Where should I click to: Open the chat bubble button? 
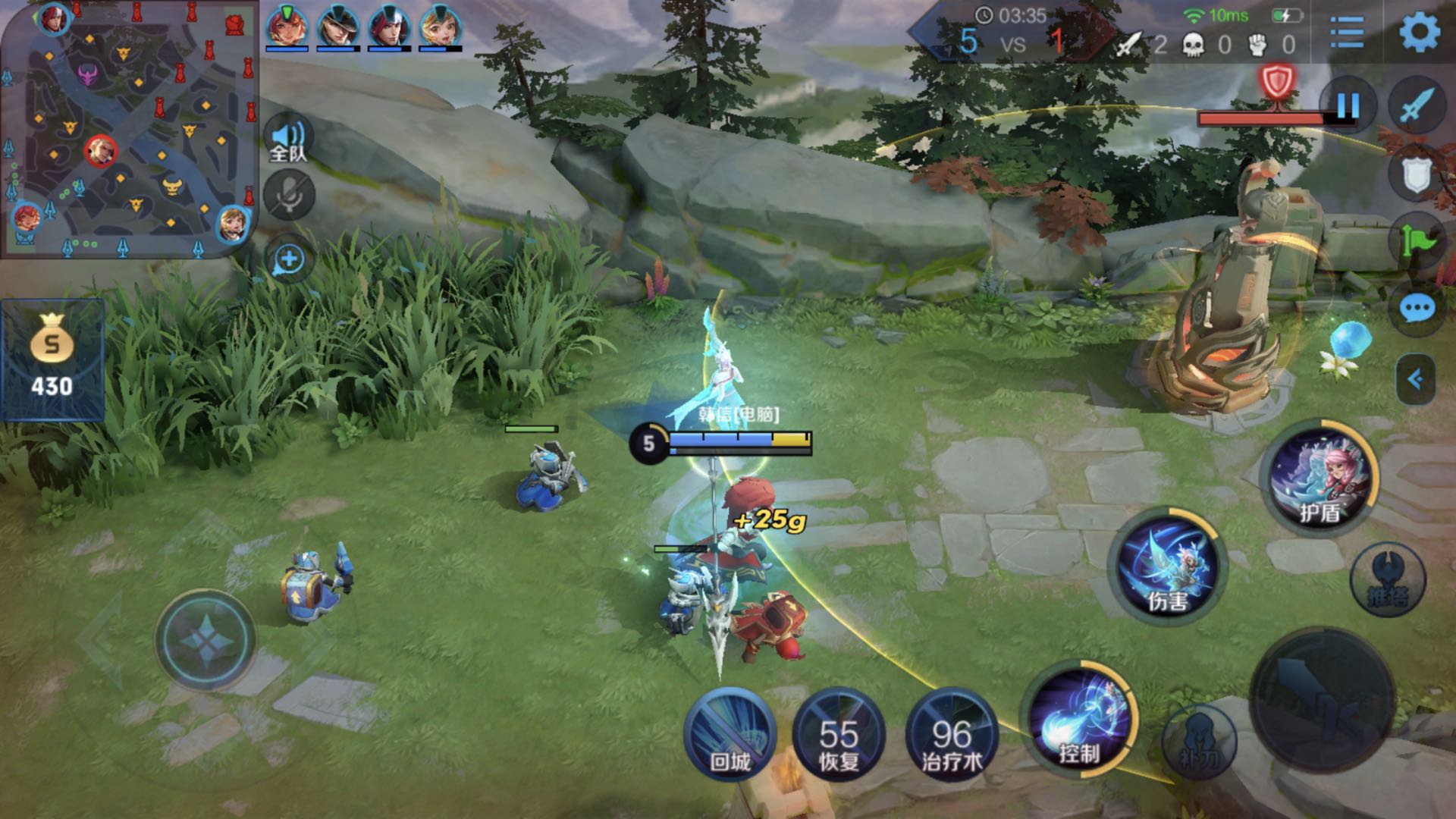pyautogui.click(x=1417, y=309)
